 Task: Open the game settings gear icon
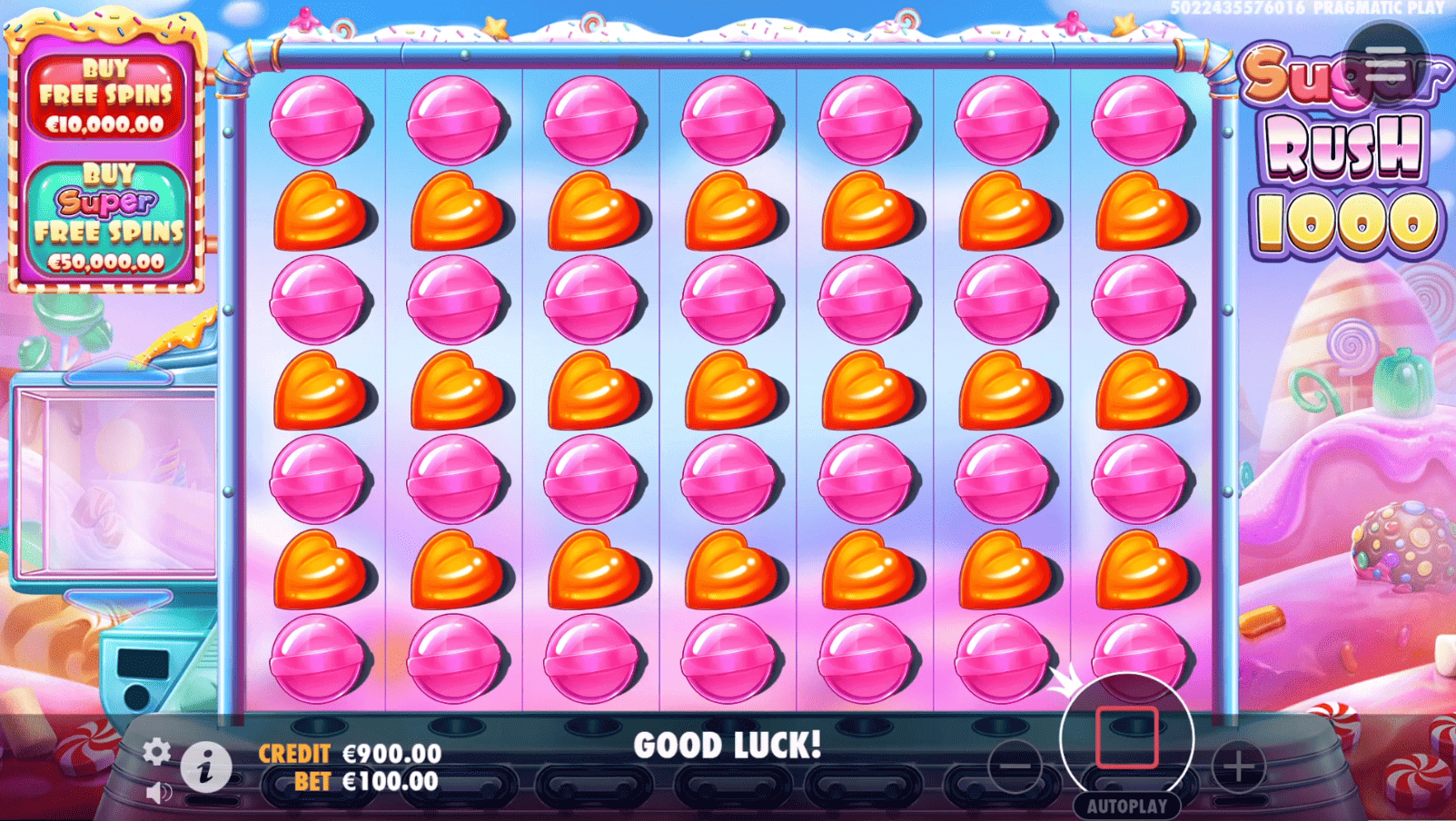pos(158,751)
